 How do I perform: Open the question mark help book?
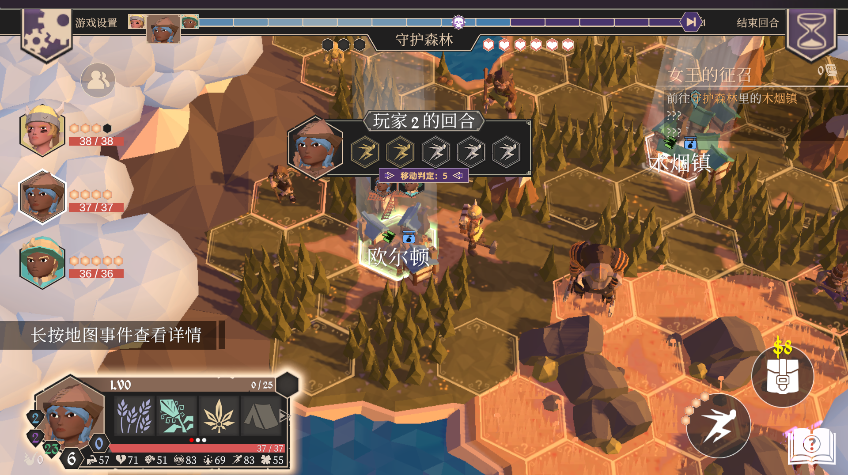[810, 445]
